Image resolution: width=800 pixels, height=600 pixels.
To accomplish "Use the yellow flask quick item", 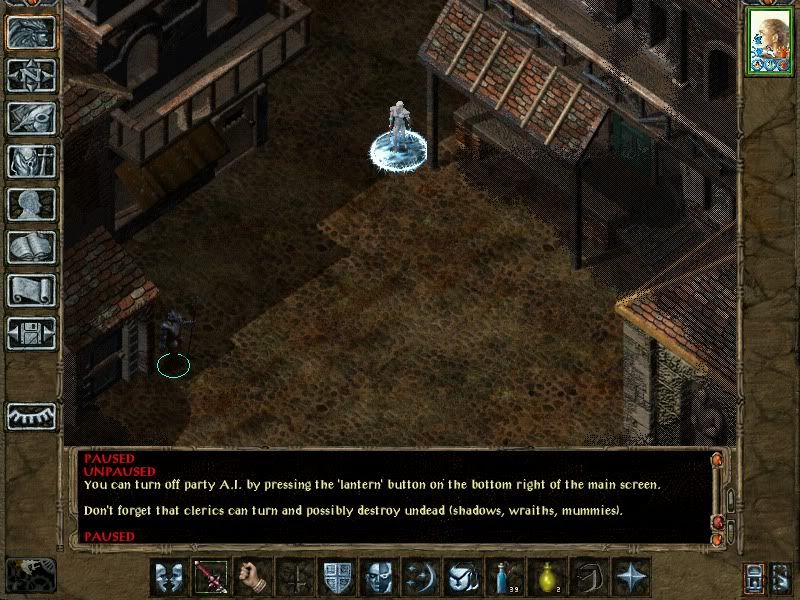I will pos(546,578).
